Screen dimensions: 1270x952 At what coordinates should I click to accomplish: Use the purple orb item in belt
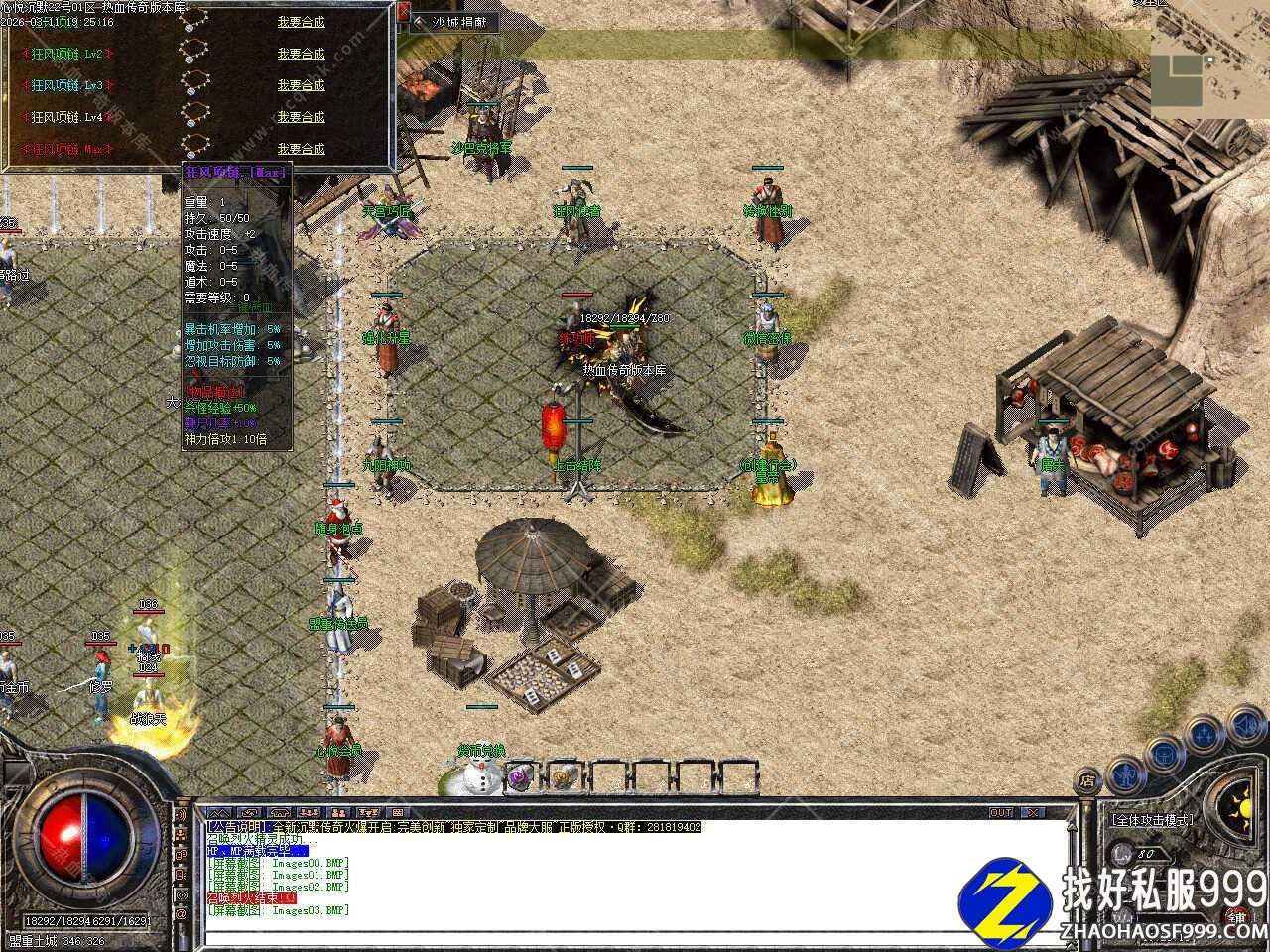520,778
